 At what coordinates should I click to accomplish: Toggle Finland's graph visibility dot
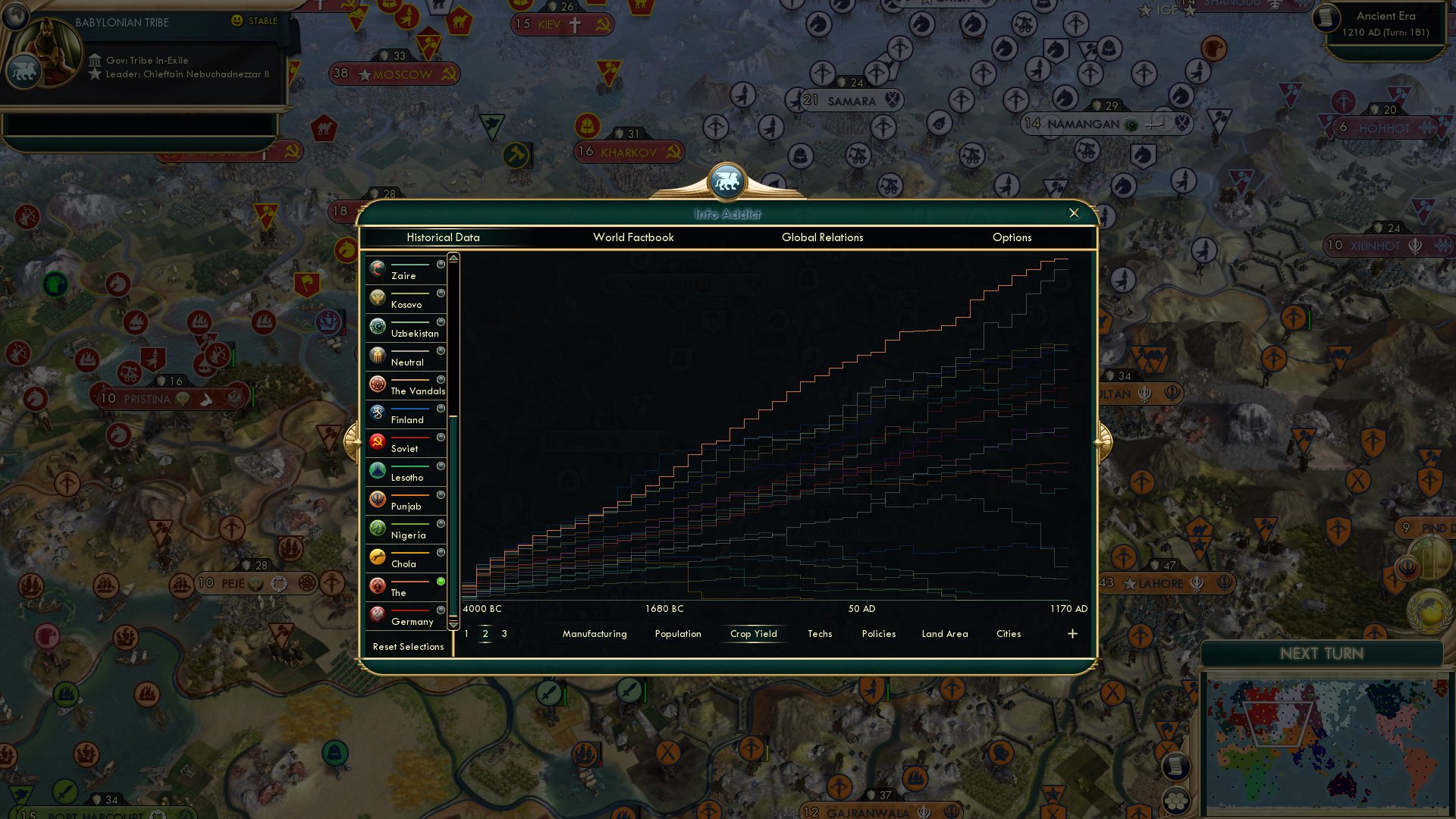(x=441, y=407)
